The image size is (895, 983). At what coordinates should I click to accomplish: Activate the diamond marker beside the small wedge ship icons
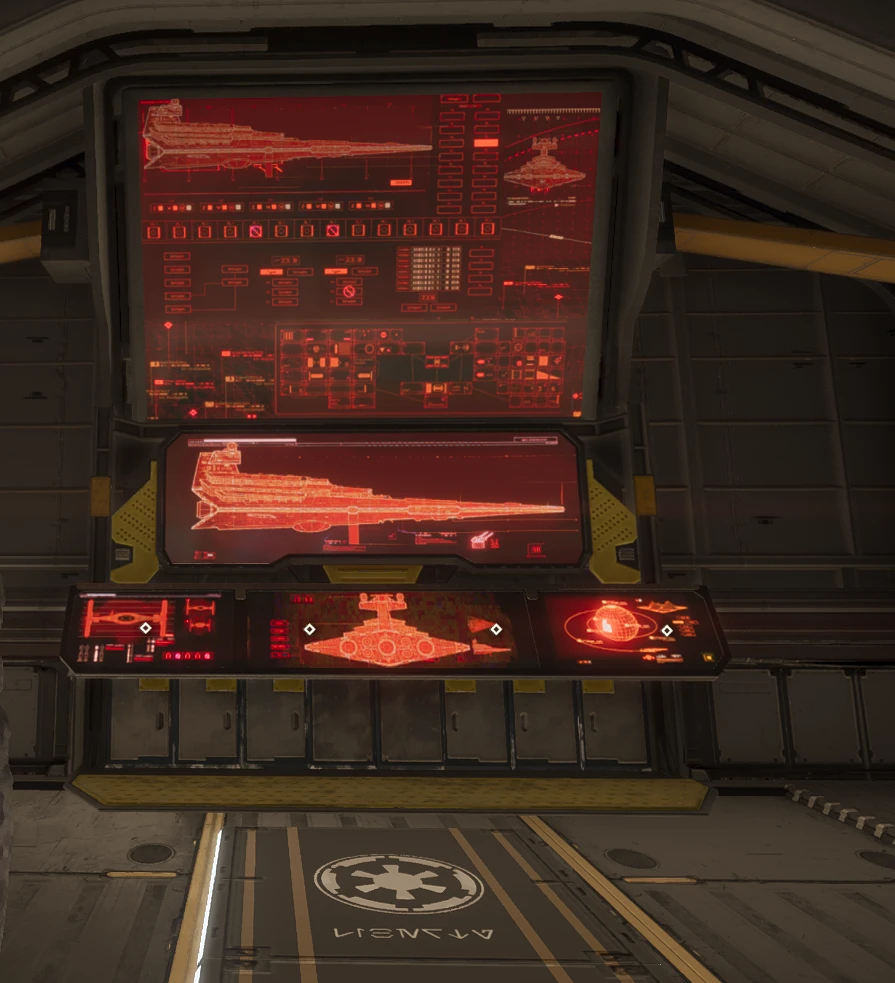(x=496, y=629)
